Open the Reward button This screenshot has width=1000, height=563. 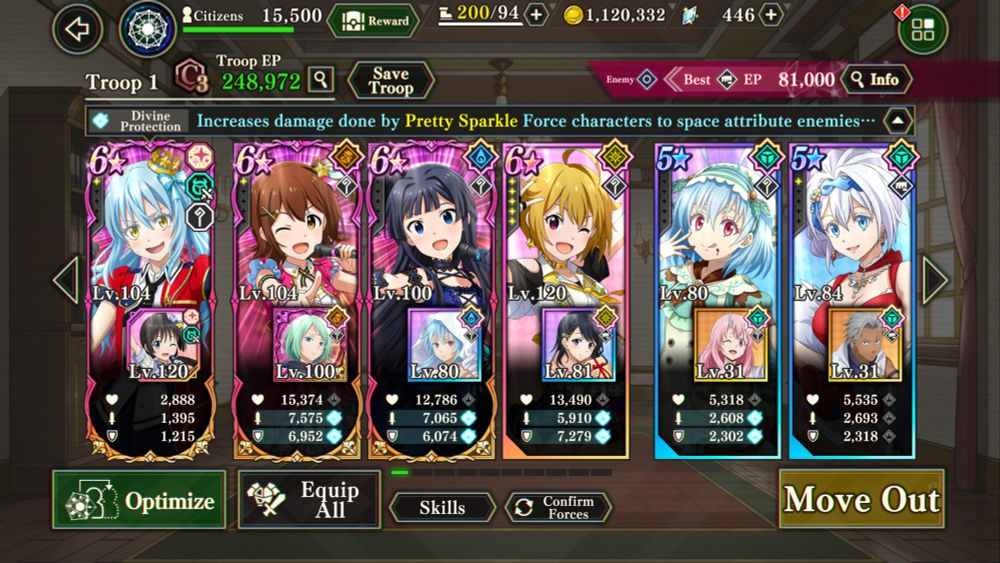coord(373,20)
